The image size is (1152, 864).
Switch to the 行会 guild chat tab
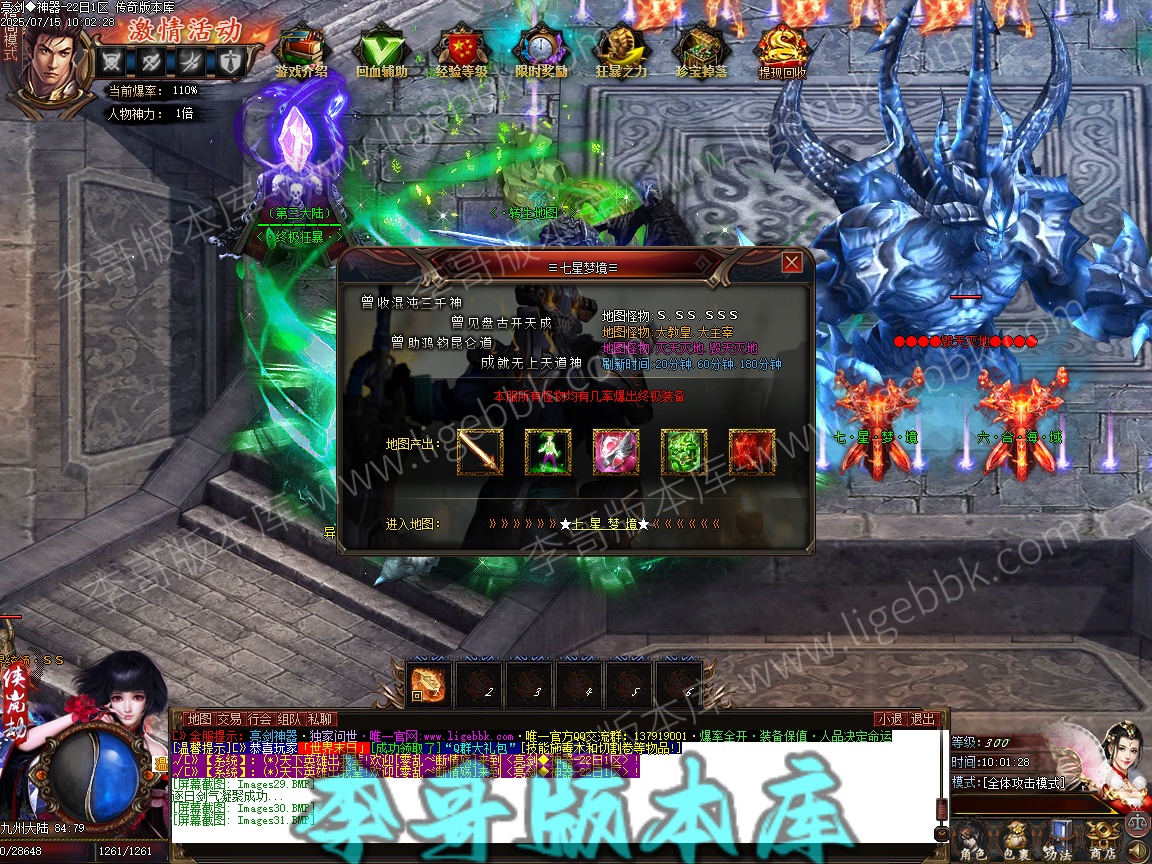coord(260,719)
